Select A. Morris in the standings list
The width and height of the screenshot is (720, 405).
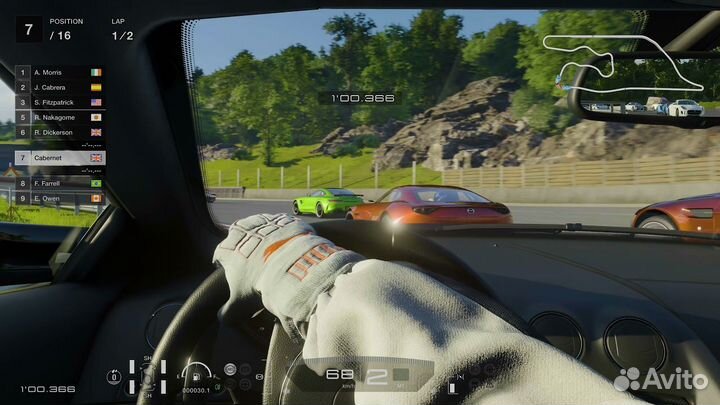(60, 73)
